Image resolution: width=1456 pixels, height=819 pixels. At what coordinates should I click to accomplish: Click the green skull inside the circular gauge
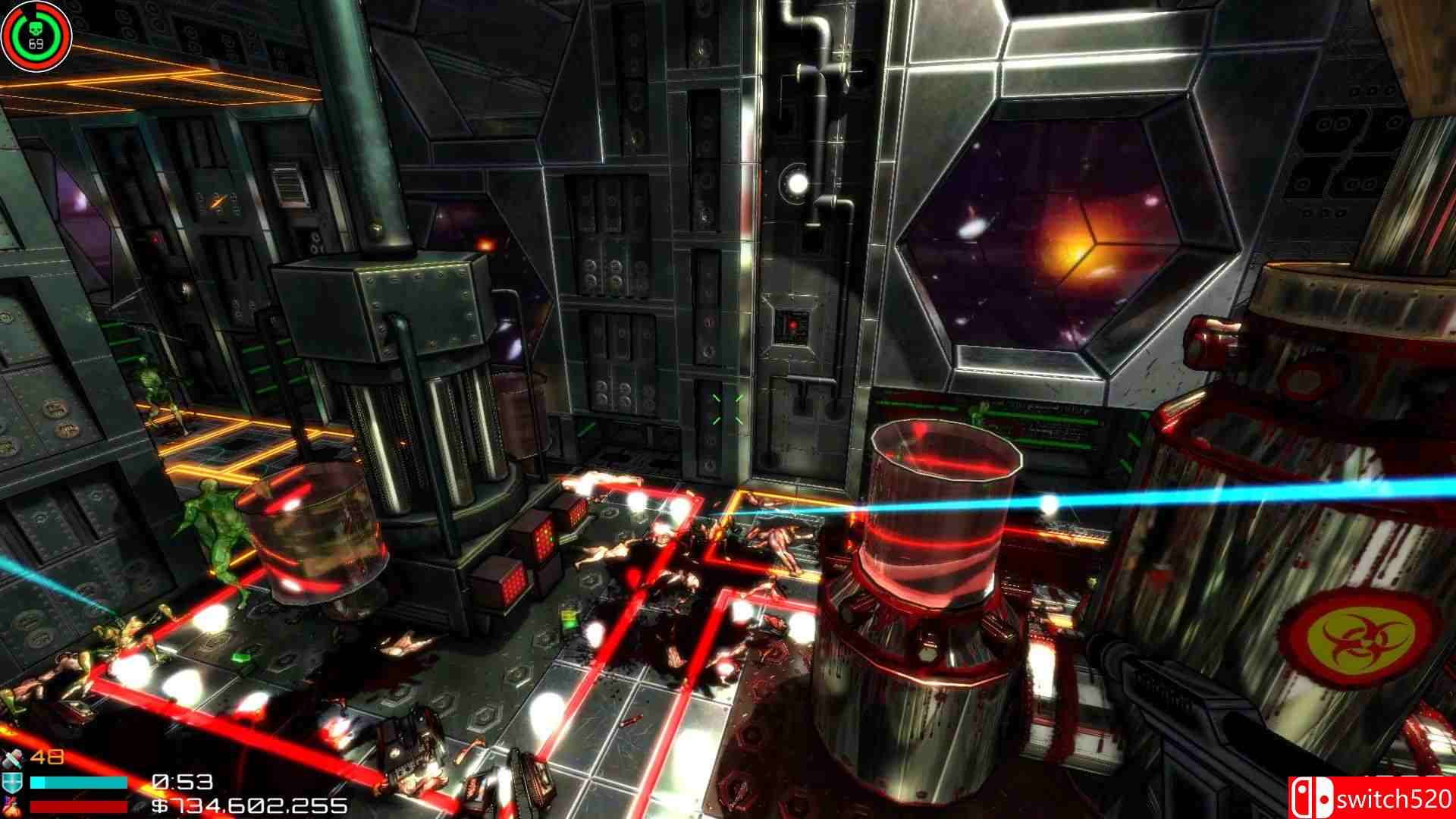[36, 29]
